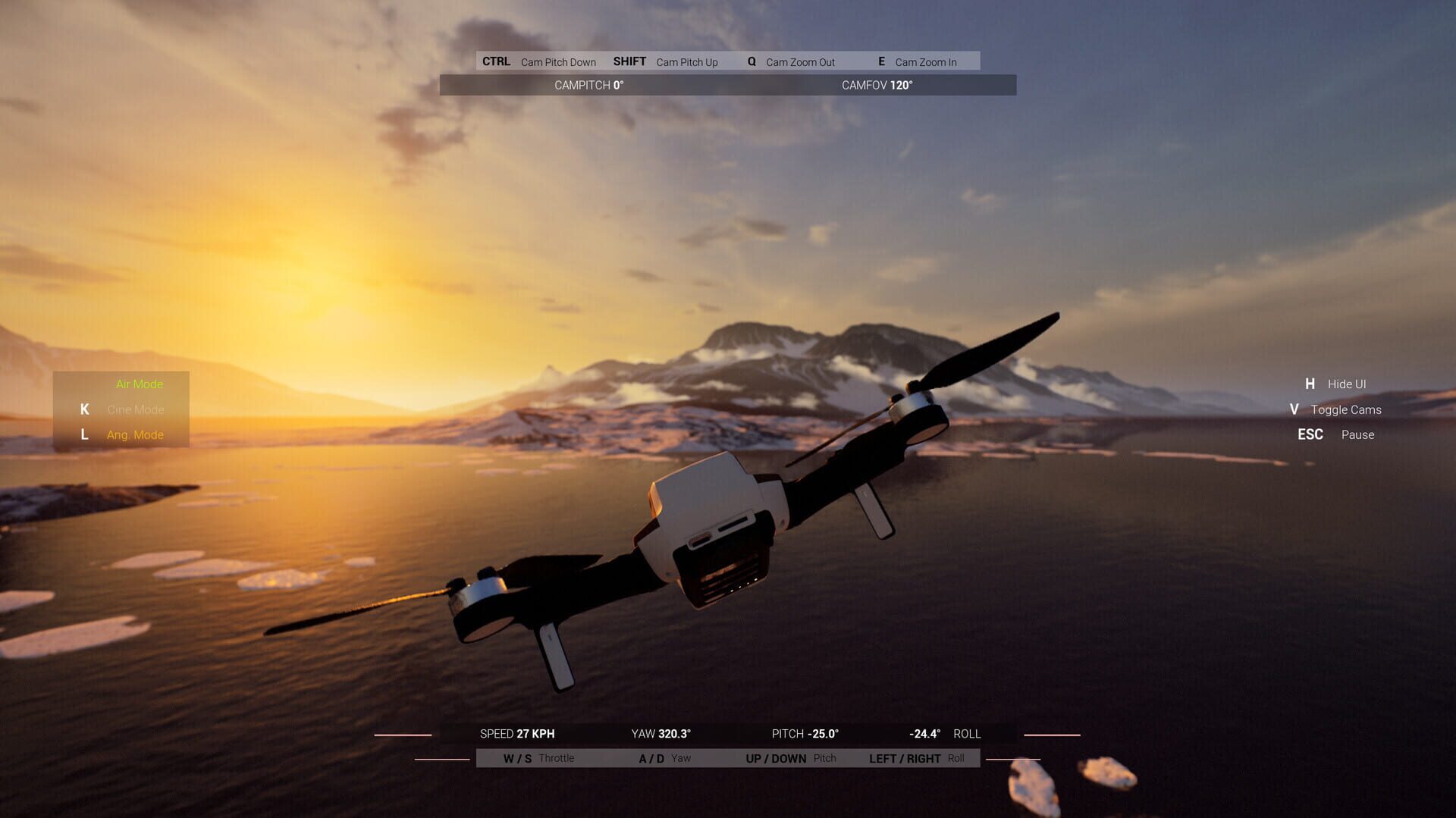Click the PITCH -25.0° readout
This screenshot has width=1456, height=818.
click(x=805, y=733)
